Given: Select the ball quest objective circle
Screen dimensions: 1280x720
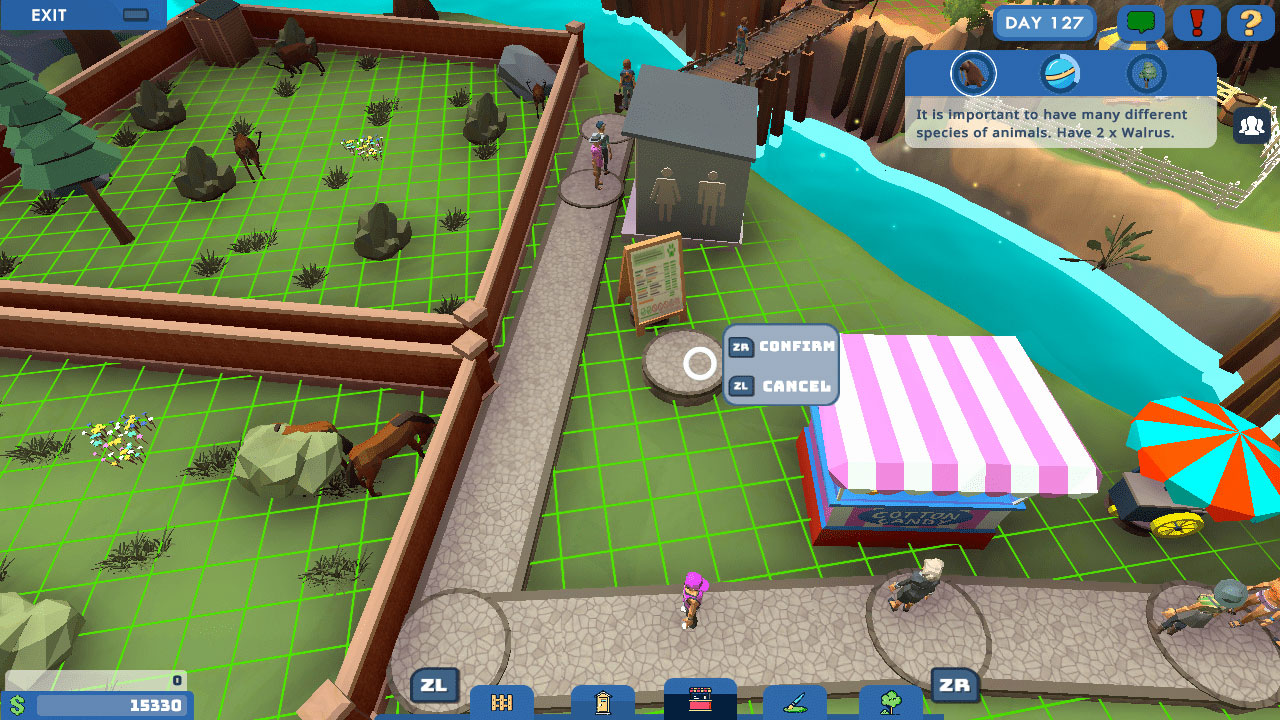Looking at the screenshot, I should click(1060, 73).
